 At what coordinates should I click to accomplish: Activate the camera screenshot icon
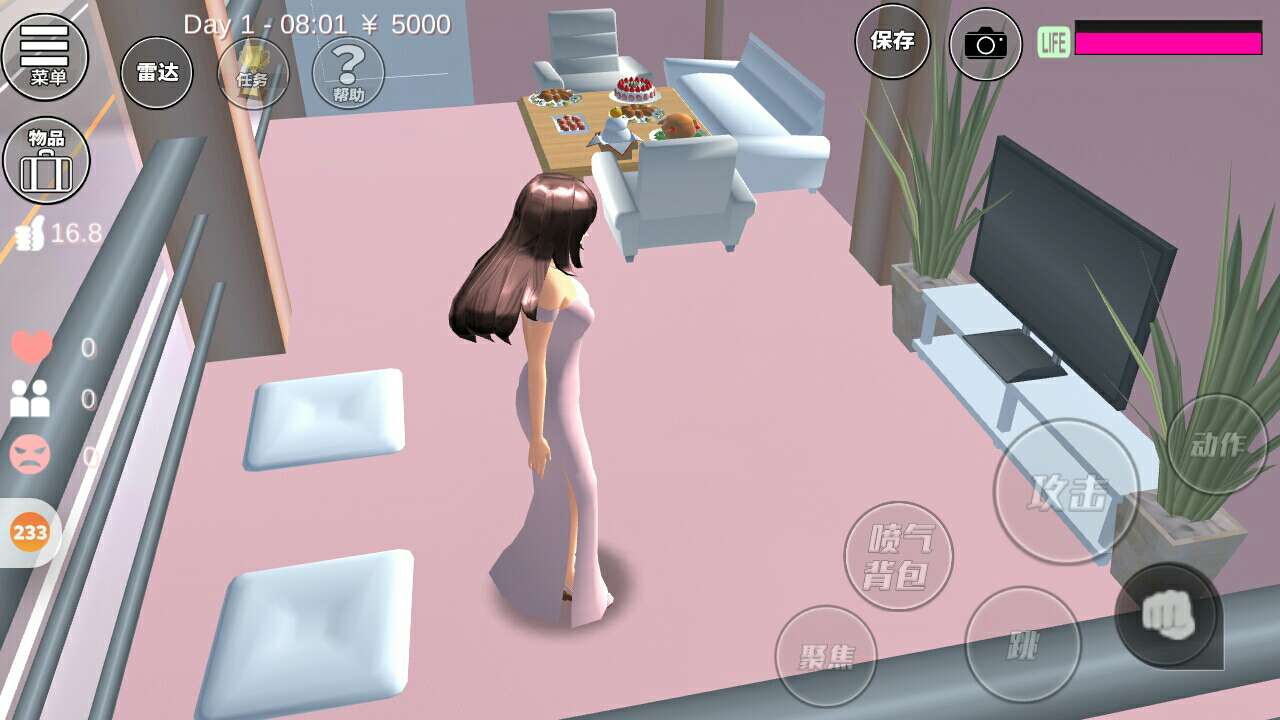point(985,44)
